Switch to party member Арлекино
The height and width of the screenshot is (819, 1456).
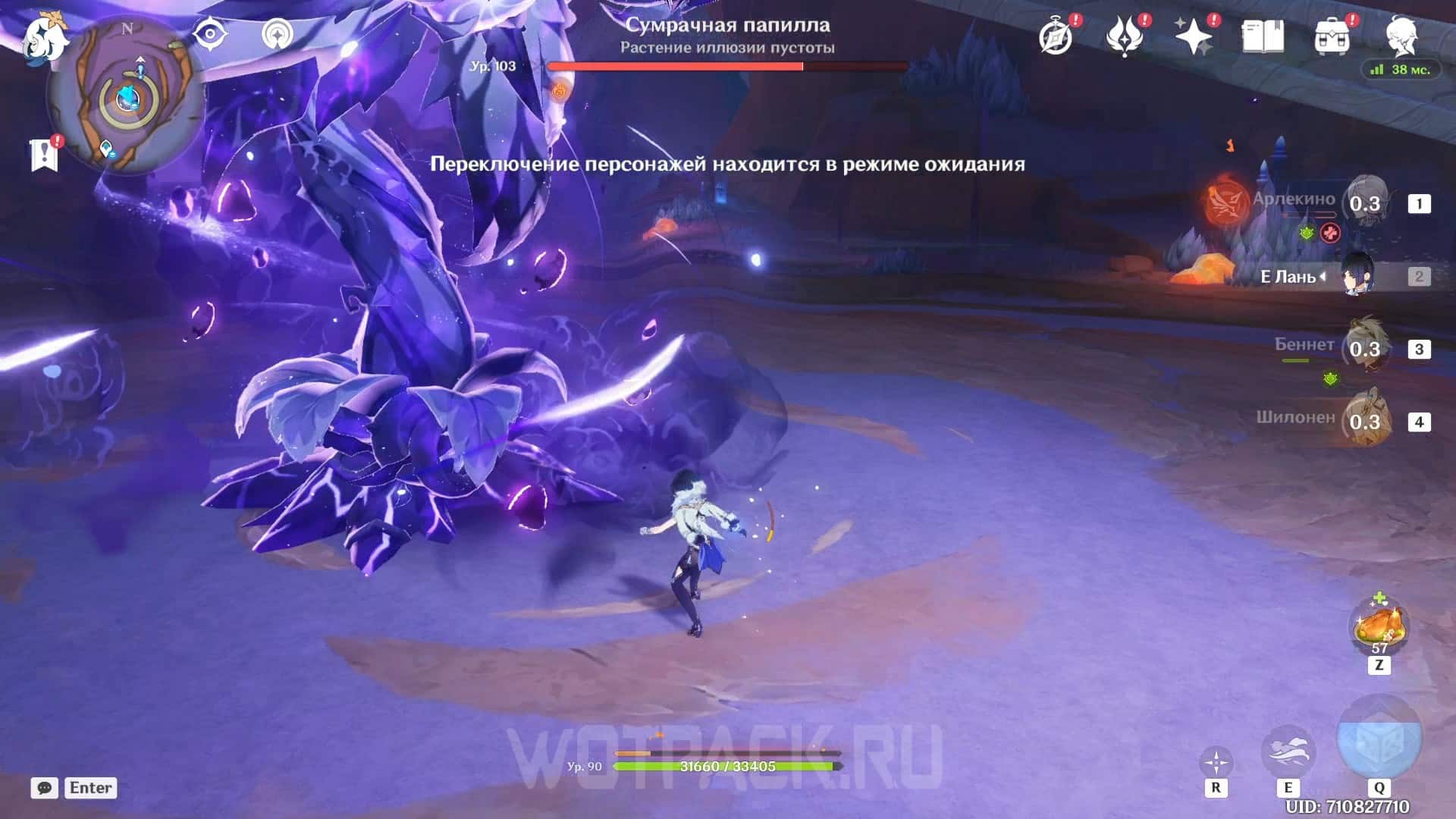[x=1365, y=202]
